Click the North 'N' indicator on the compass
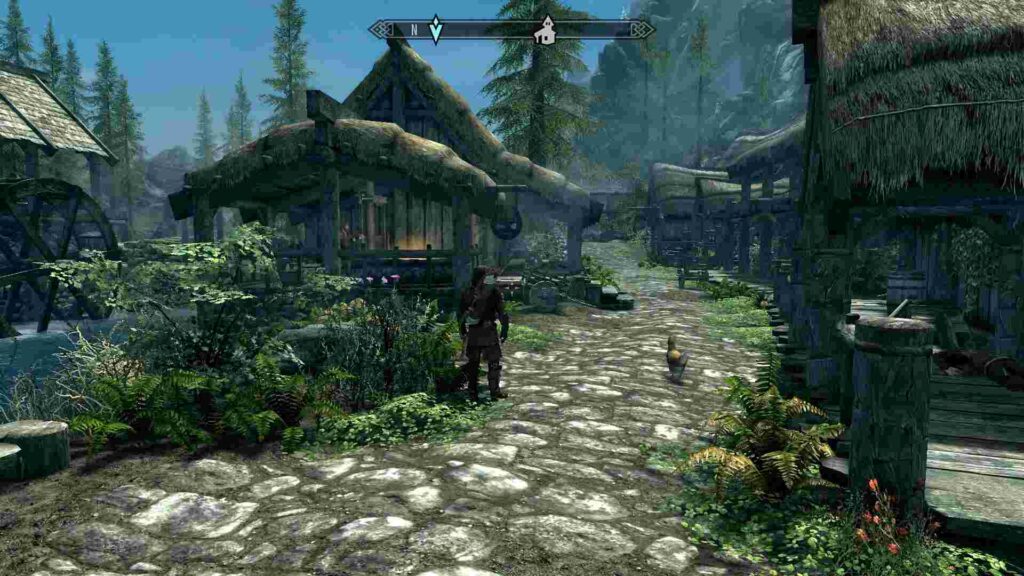 tap(413, 30)
